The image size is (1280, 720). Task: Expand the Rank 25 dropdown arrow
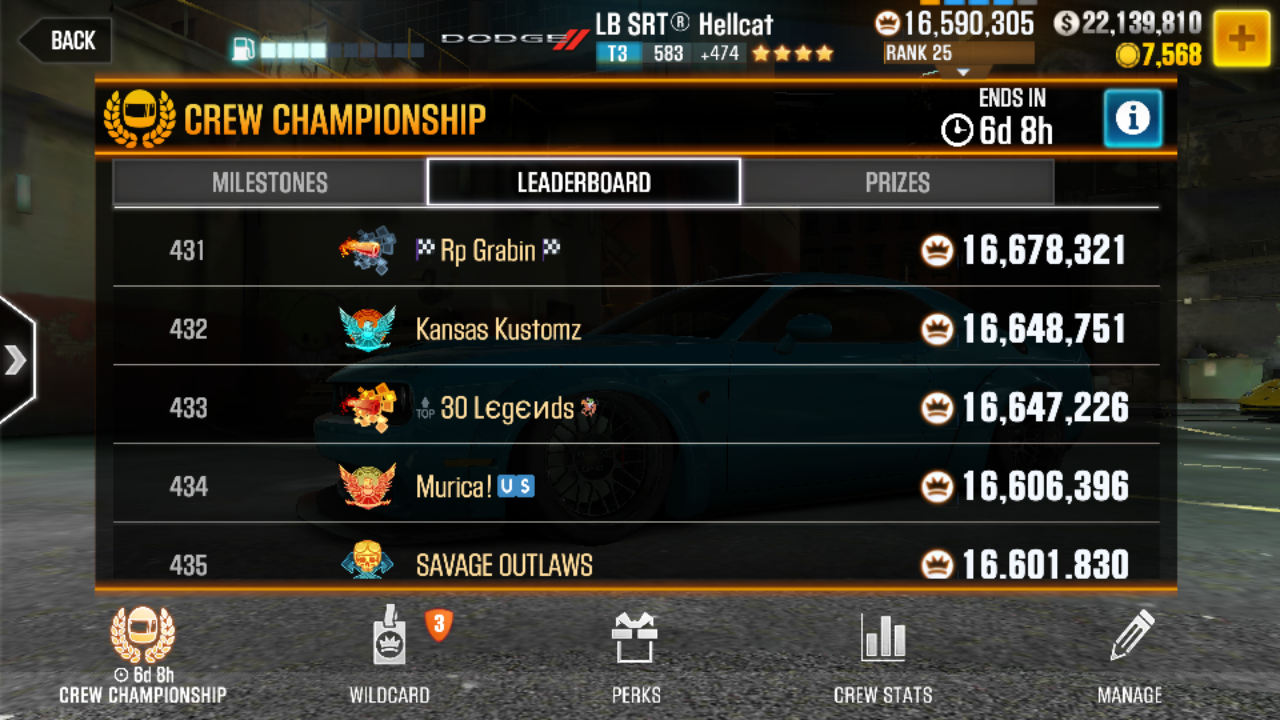pyautogui.click(x=963, y=70)
